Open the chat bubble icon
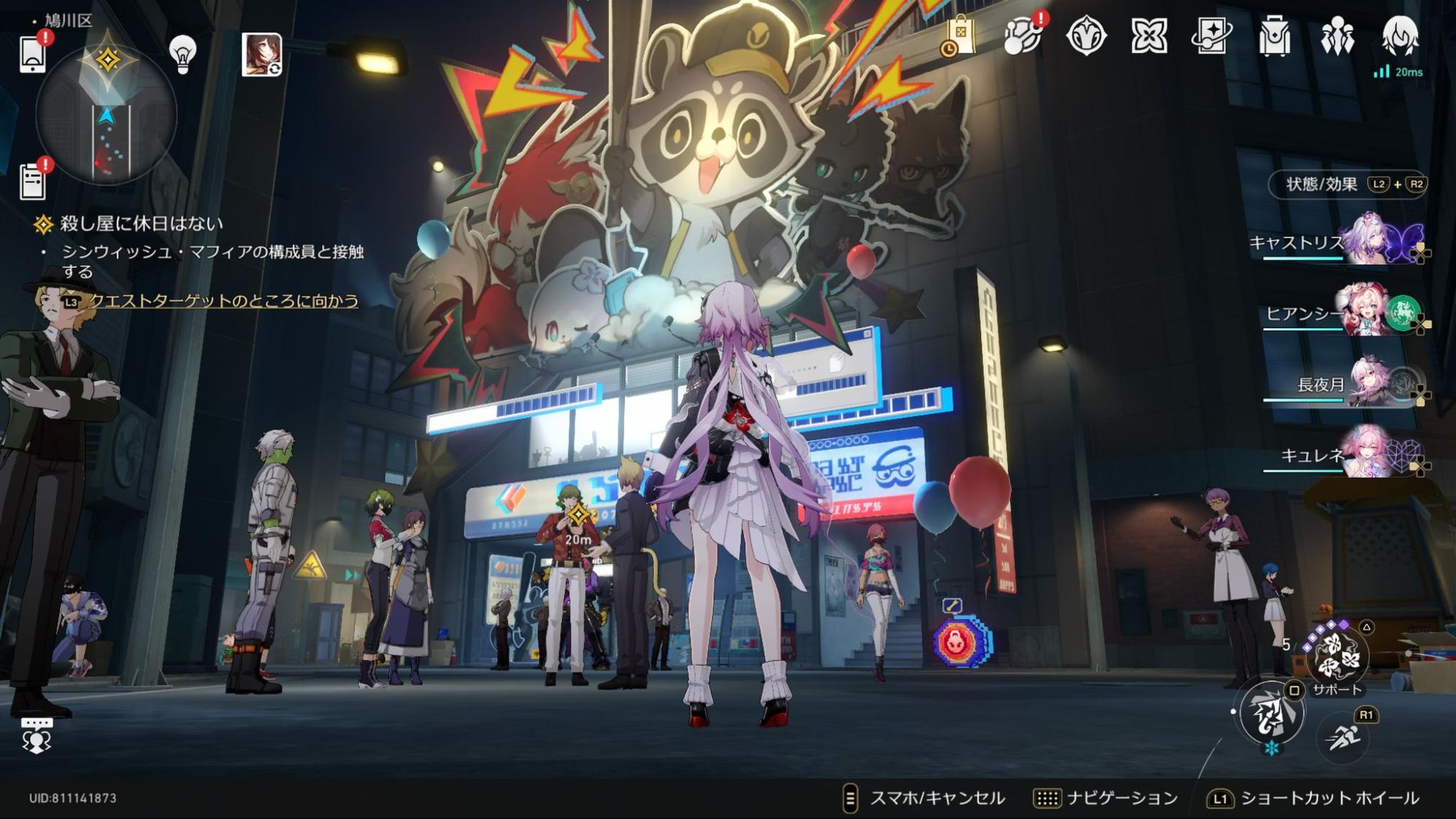 (x=36, y=735)
